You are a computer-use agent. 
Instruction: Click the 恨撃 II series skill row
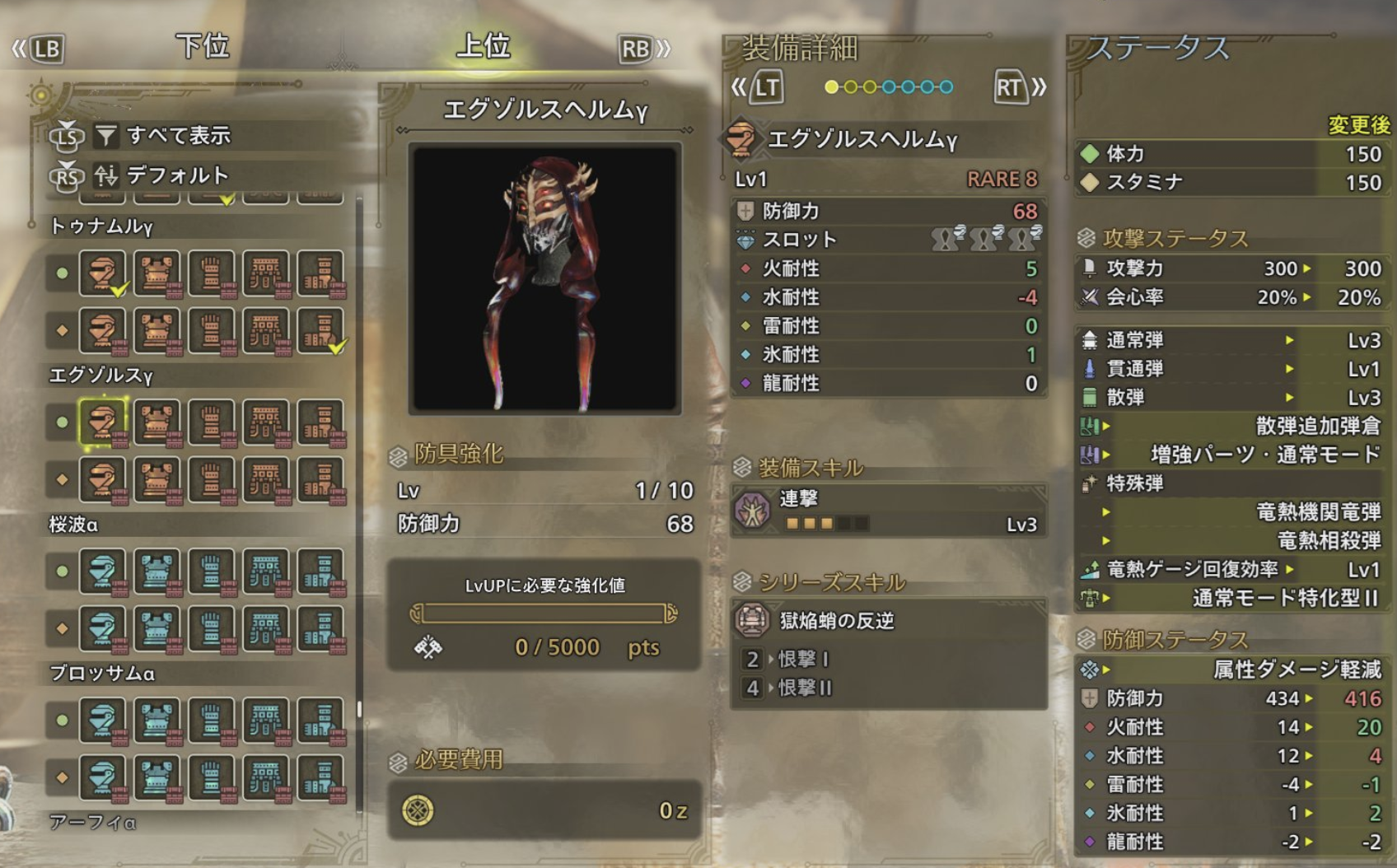(888, 688)
